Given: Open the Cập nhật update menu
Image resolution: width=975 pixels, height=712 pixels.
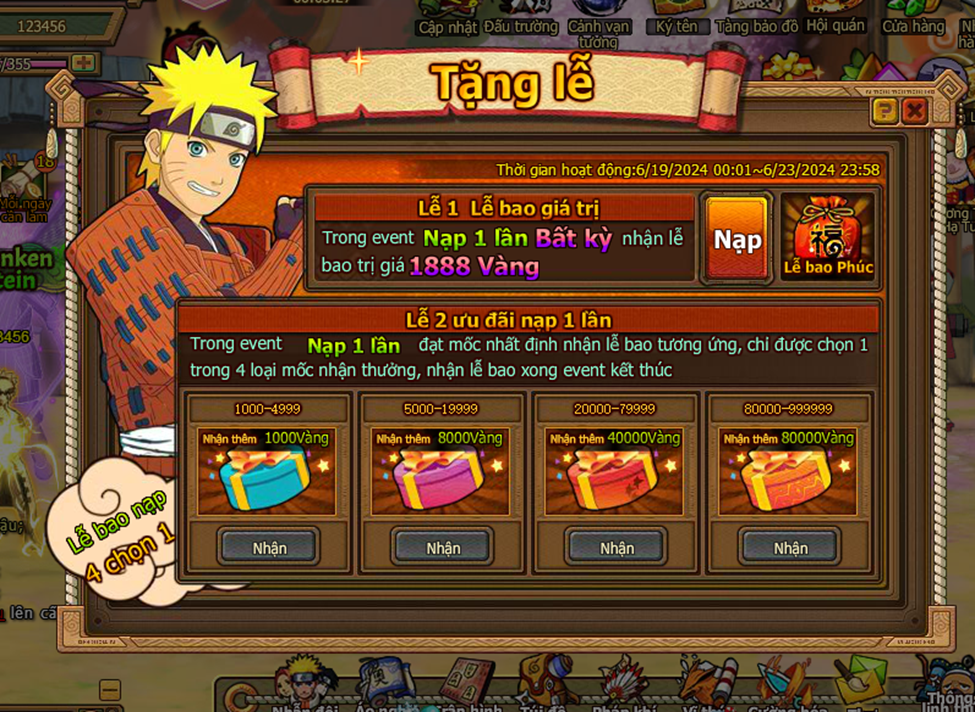Looking at the screenshot, I should pos(445,20).
